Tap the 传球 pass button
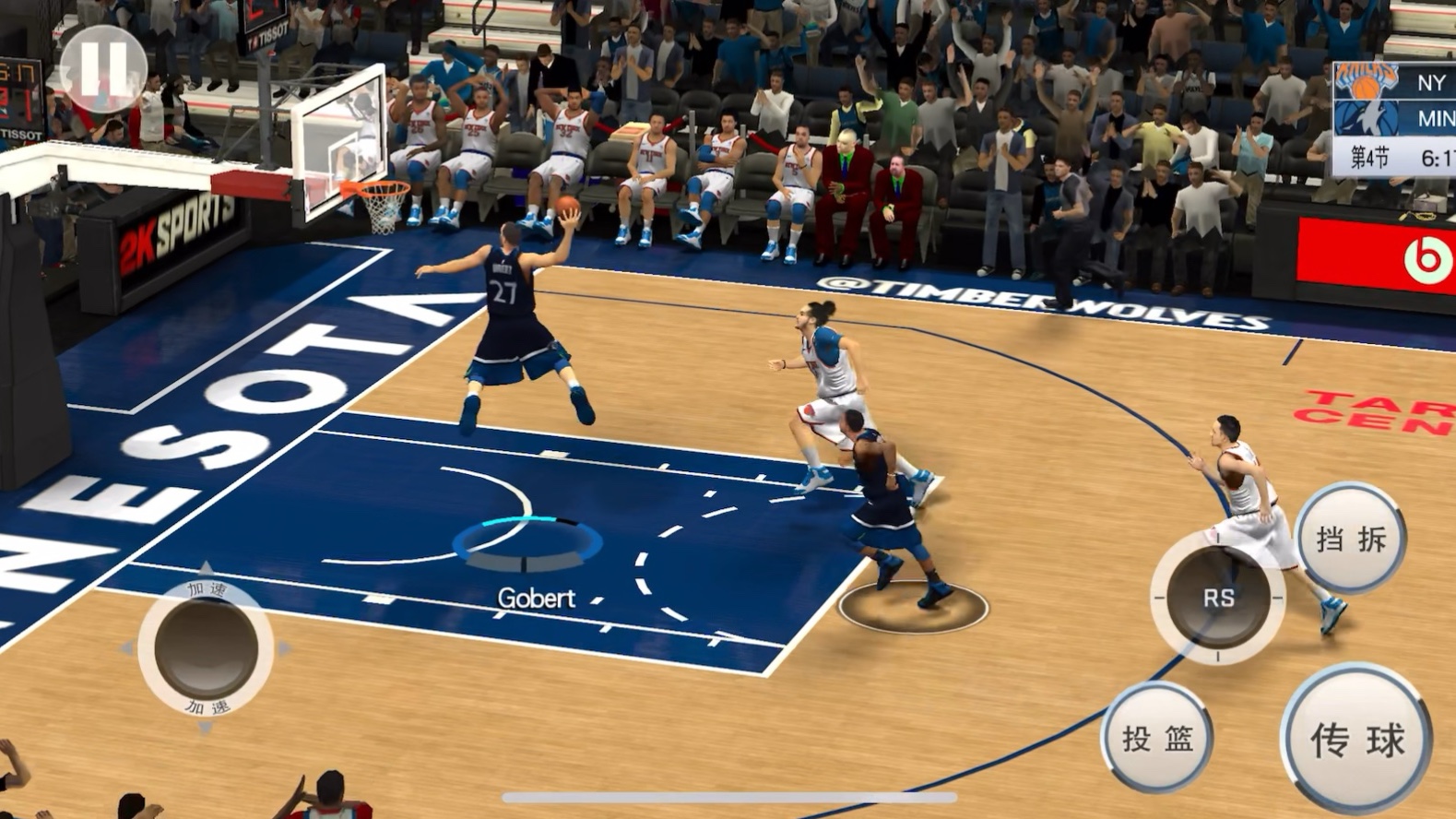 click(x=1356, y=739)
